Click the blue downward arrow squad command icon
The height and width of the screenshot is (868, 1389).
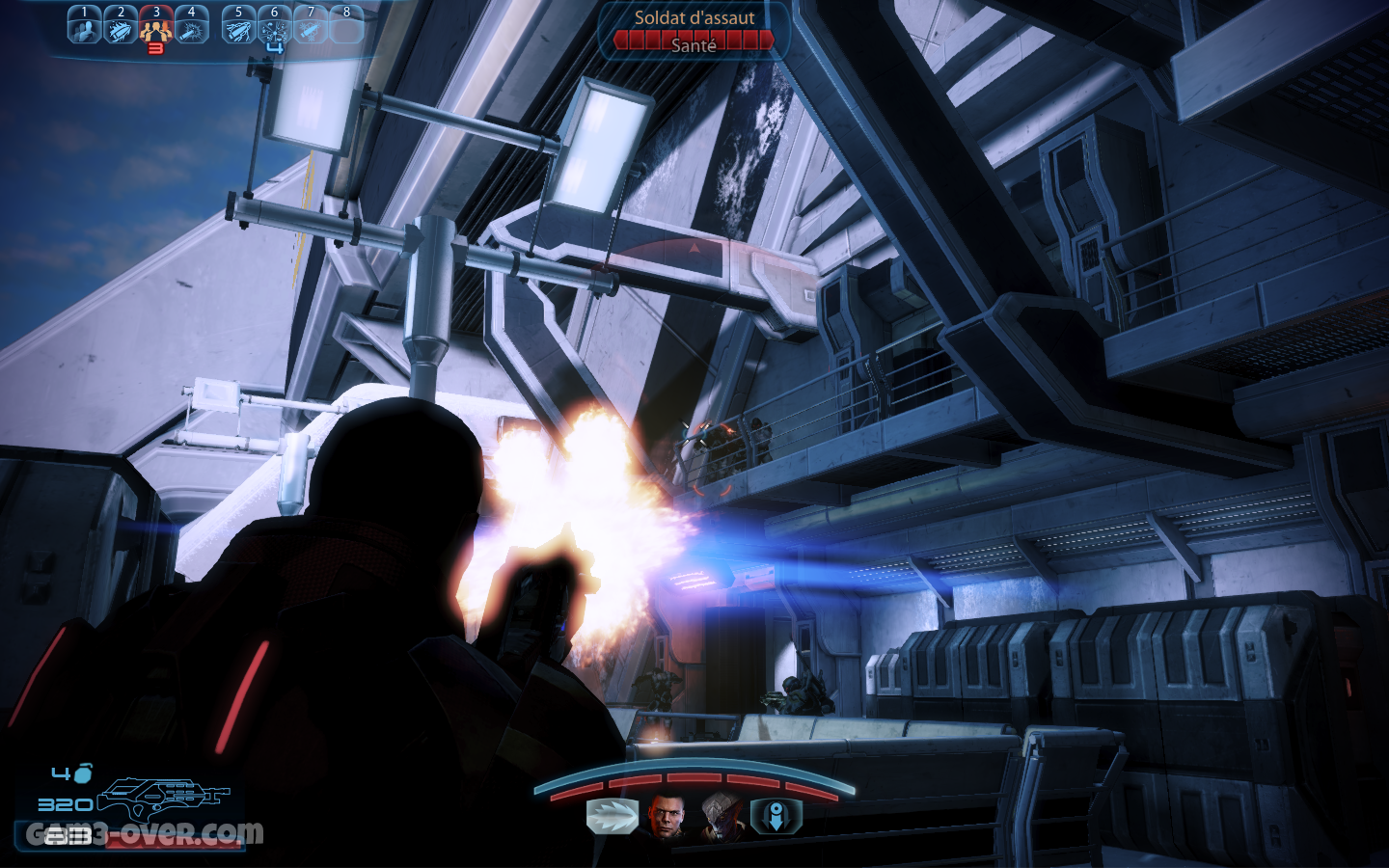coord(776,816)
